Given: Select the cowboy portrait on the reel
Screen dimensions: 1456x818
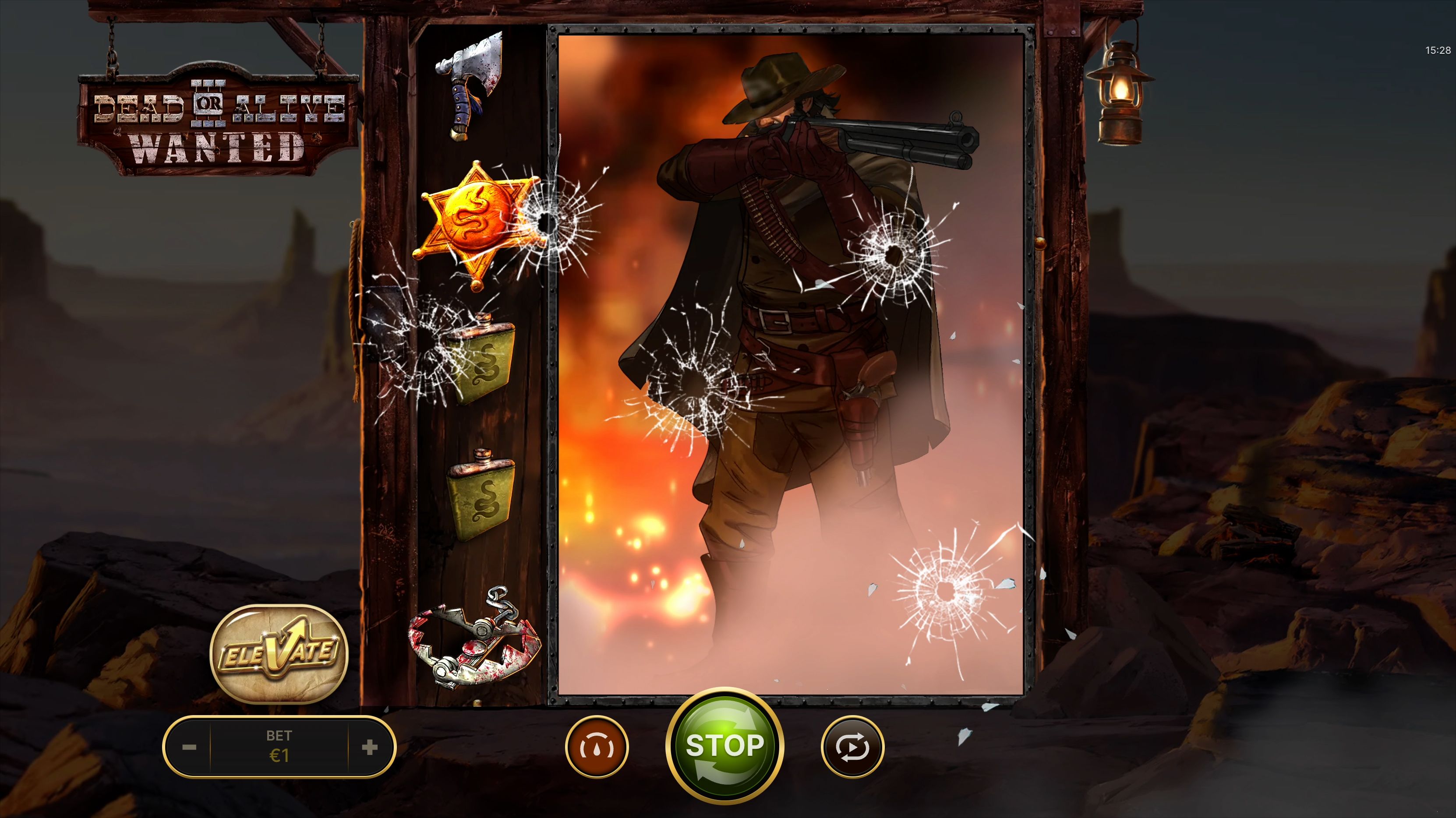Looking at the screenshot, I should [792, 367].
